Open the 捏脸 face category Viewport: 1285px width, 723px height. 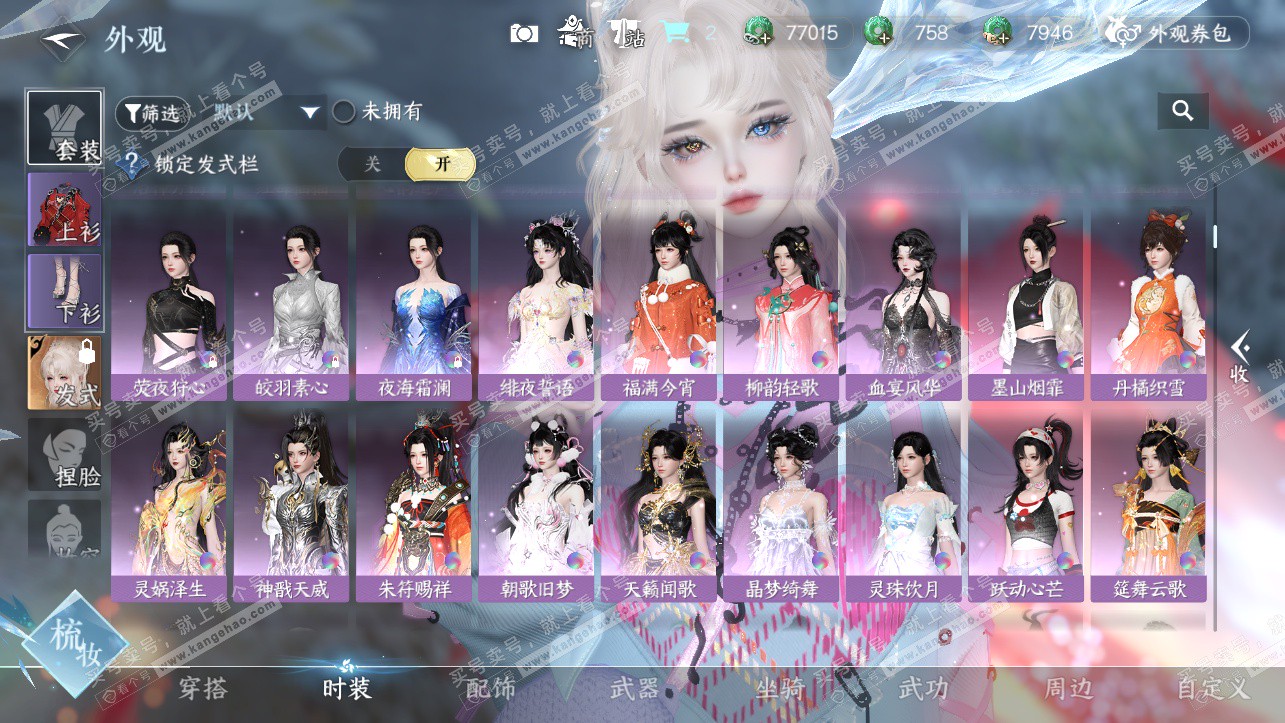[64, 455]
